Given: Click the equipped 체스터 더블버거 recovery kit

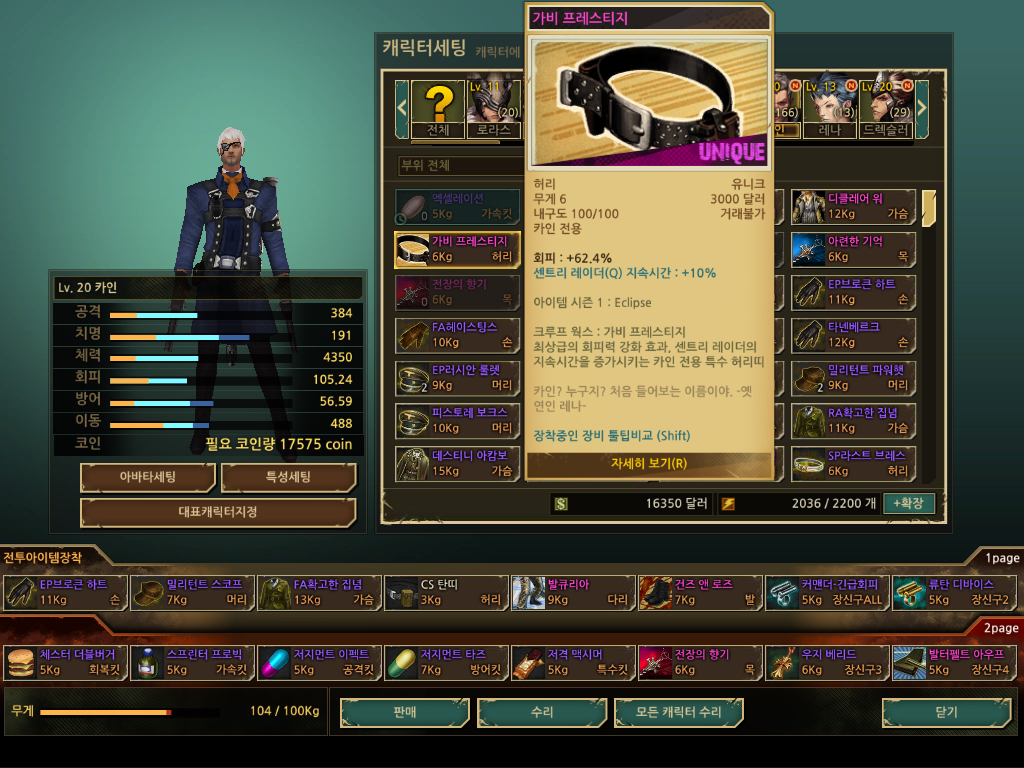Looking at the screenshot, I should point(66,662).
